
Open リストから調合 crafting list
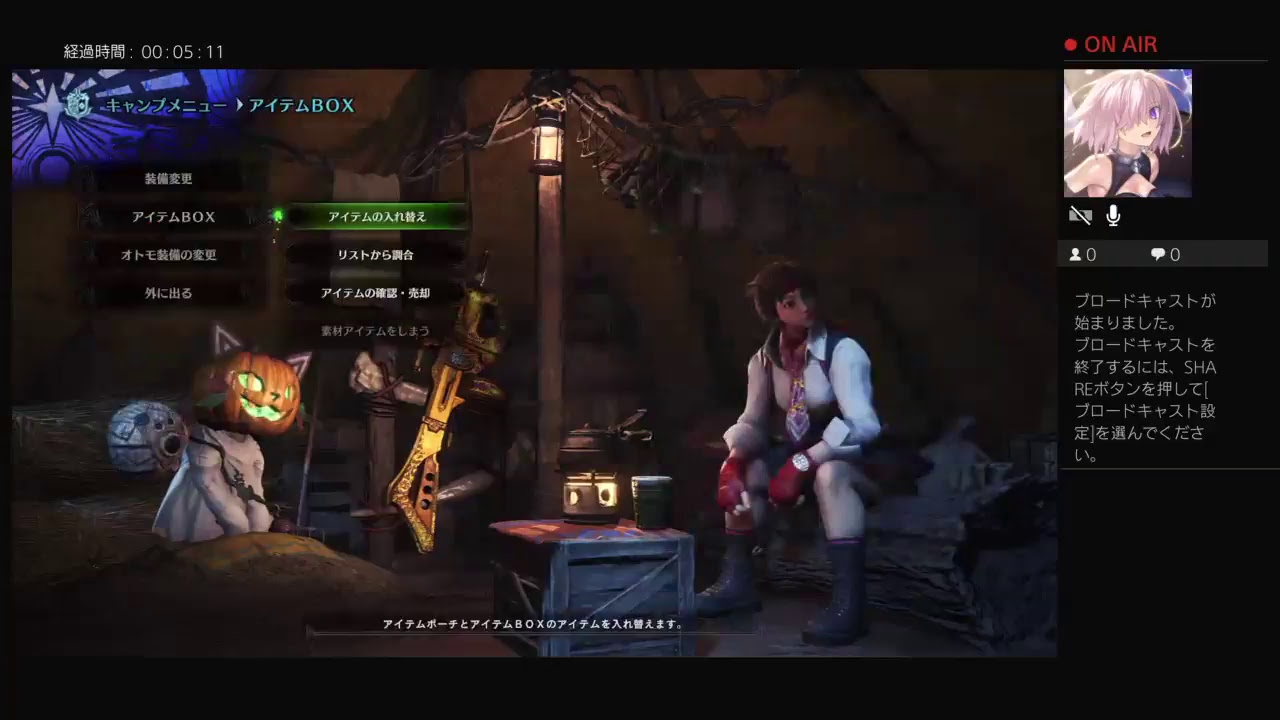pyautogui.click(x=375, y=255)
